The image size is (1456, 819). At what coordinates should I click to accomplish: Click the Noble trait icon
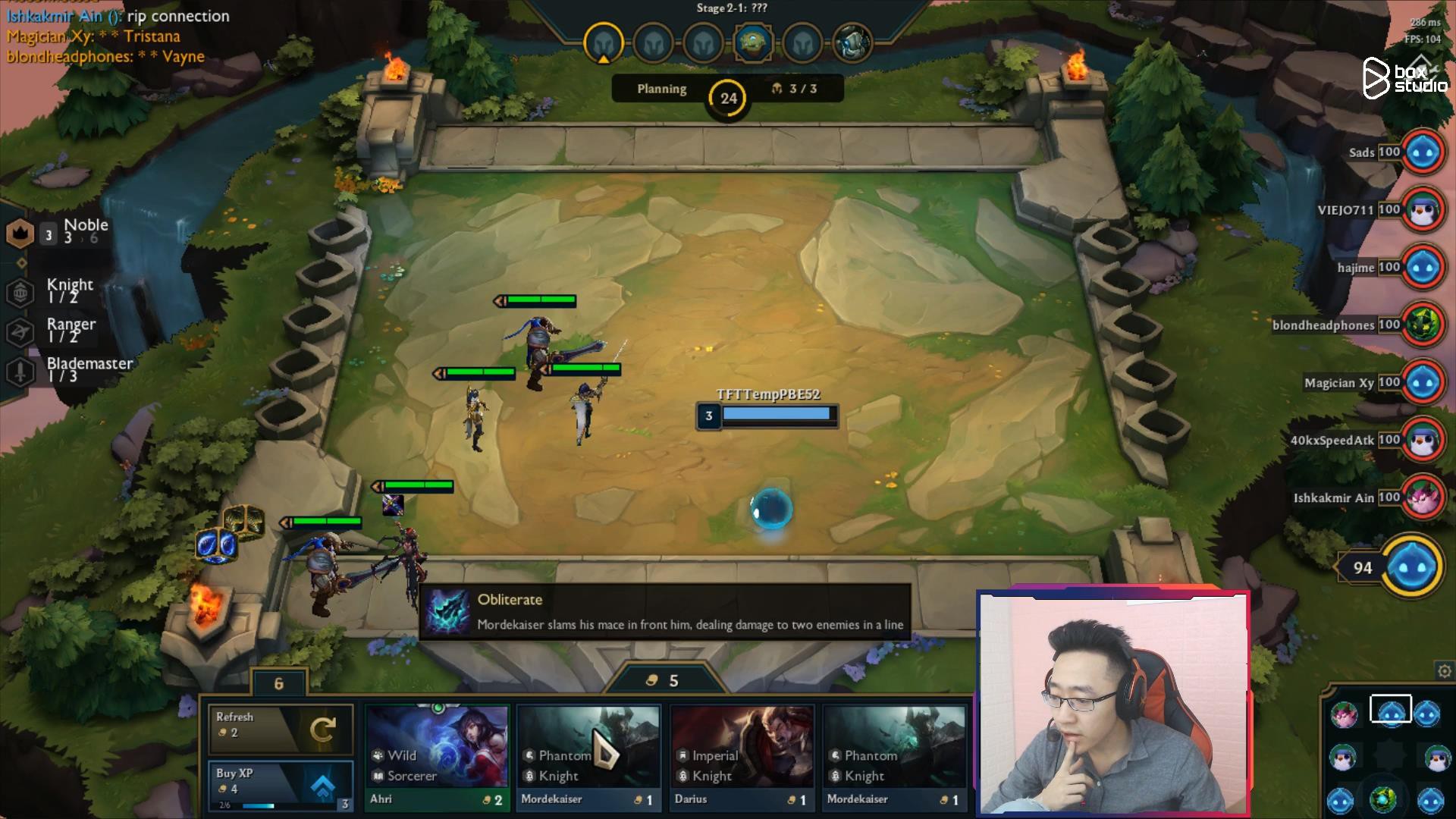pos(21,232)
